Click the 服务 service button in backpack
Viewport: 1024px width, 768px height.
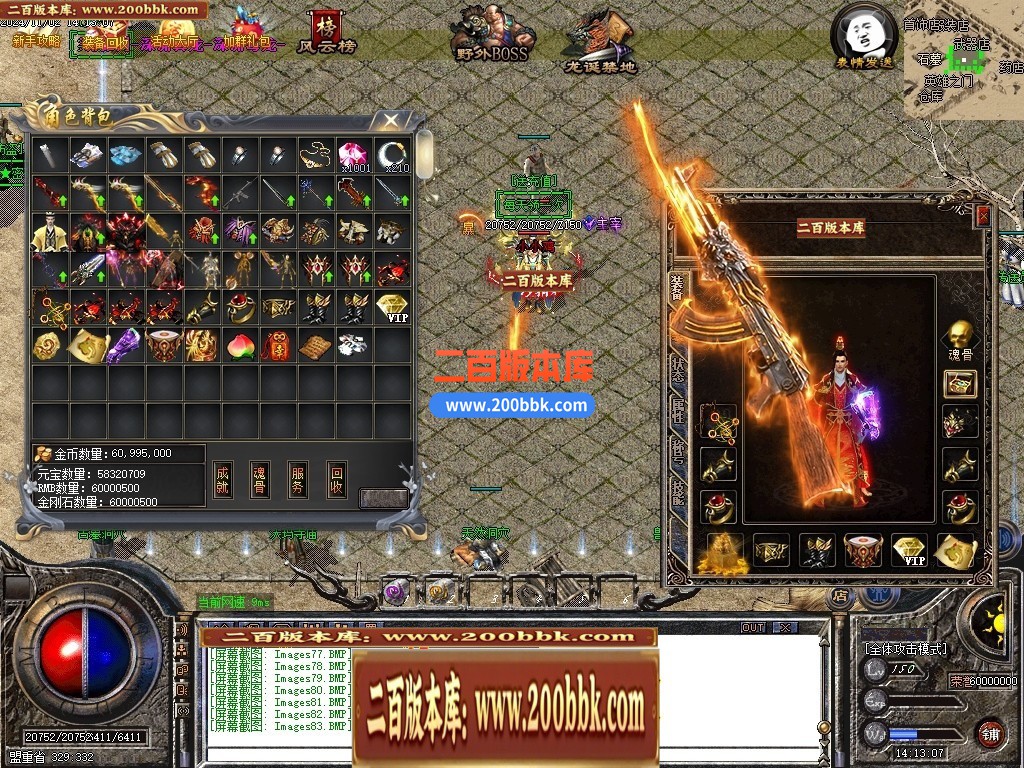298,479
